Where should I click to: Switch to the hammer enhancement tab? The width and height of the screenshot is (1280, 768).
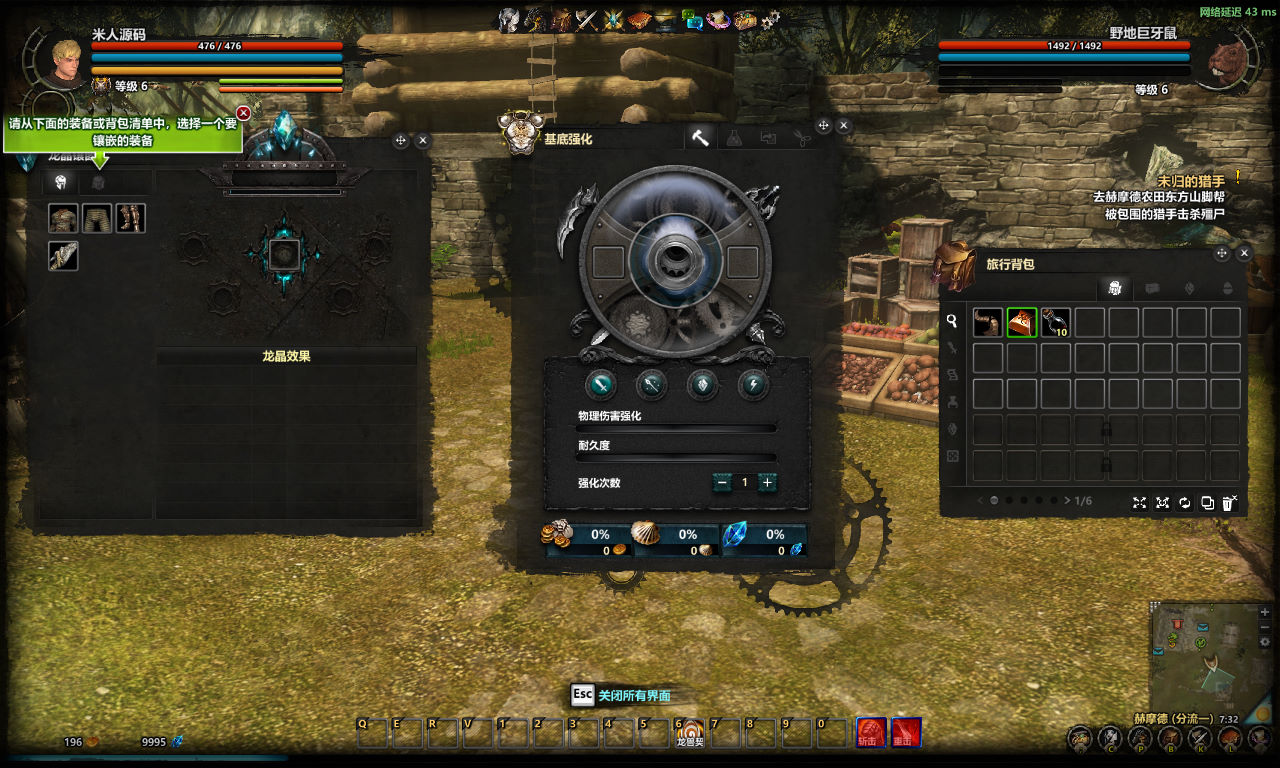(700, 138)
